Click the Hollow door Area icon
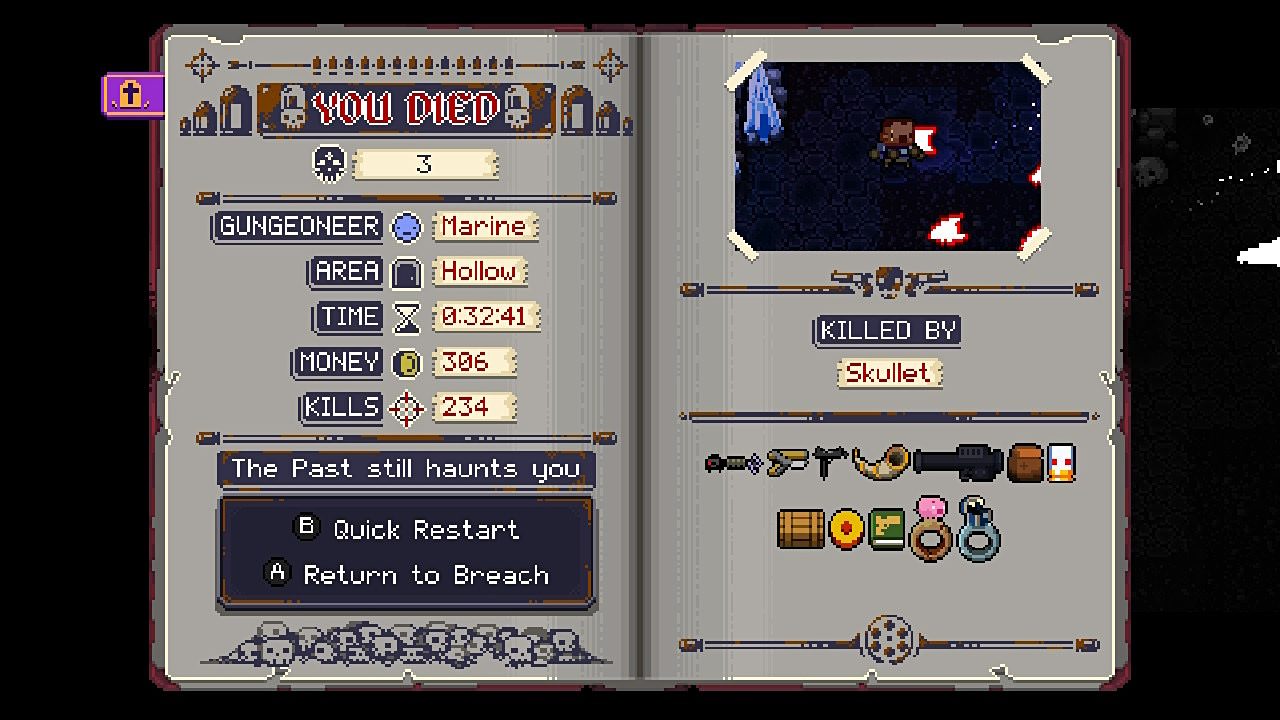 [407, 271]
